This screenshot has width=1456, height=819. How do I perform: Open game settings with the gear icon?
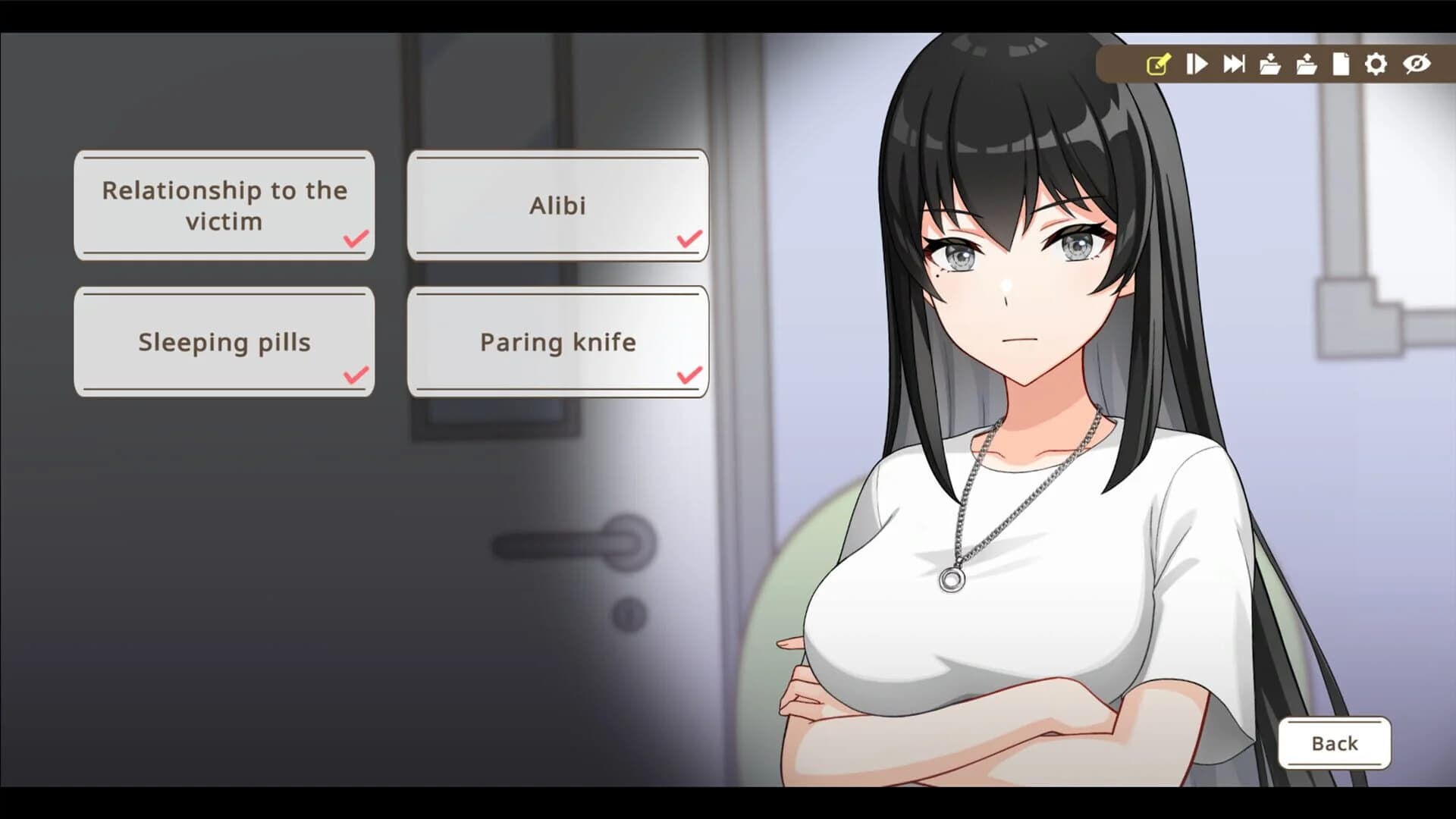coord(1376,64)
